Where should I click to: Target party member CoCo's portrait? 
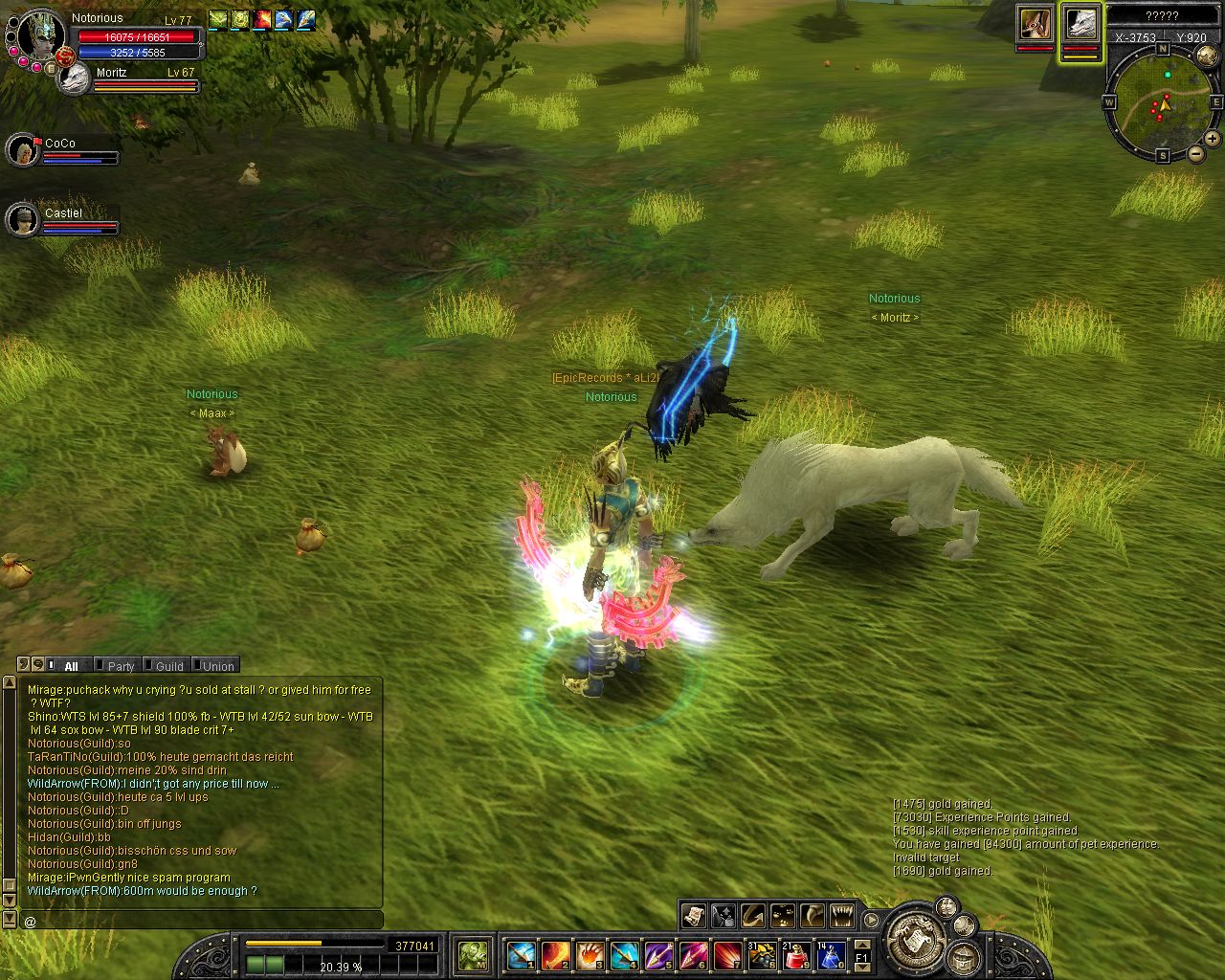(x=22, y=150)
